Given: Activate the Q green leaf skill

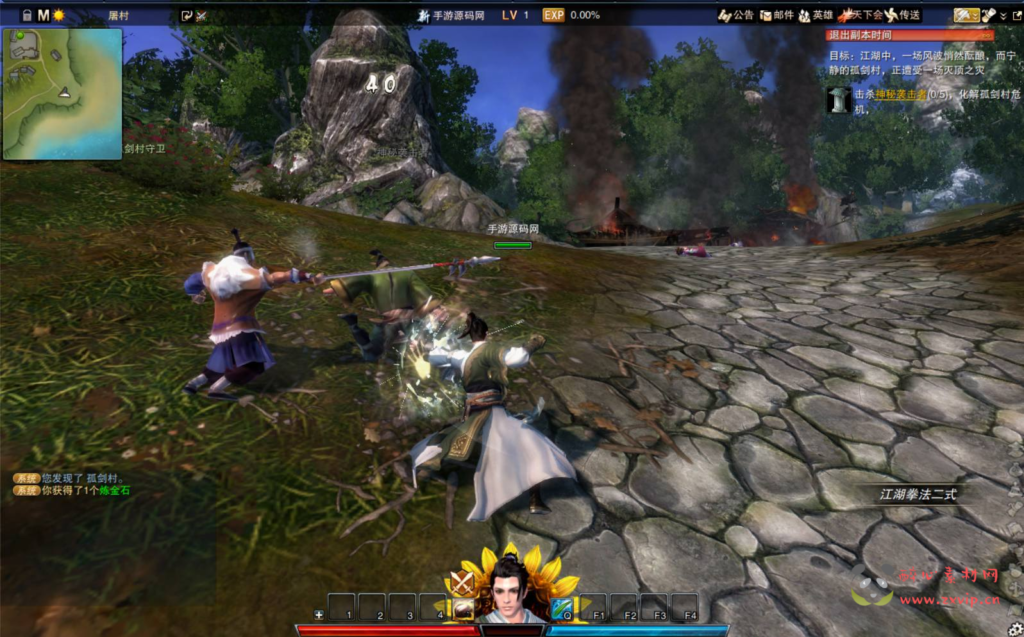Looking at the screenshot, I should 561,607.
